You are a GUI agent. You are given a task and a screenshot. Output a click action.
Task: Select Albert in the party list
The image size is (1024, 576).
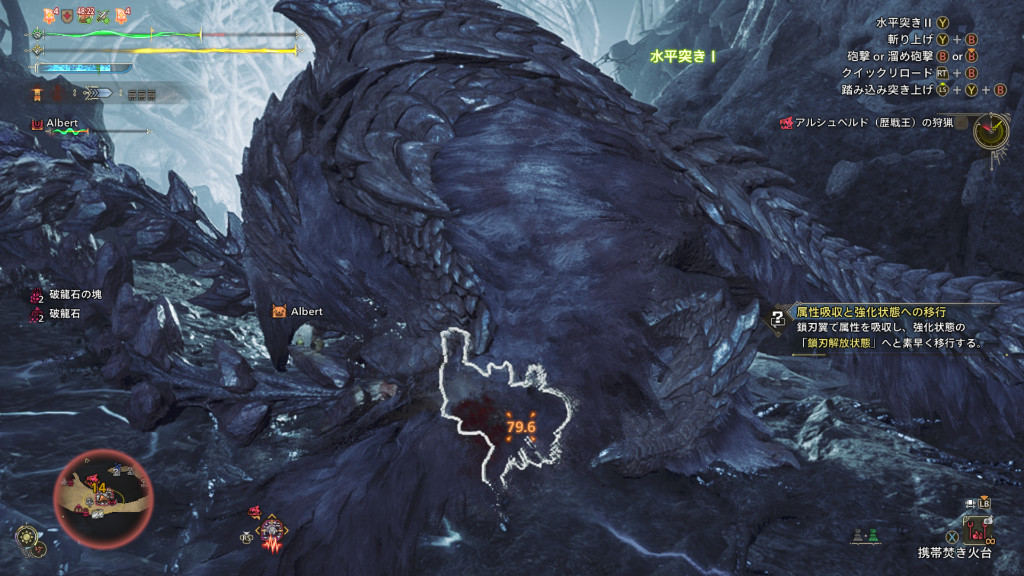click(x=61, y=124)
